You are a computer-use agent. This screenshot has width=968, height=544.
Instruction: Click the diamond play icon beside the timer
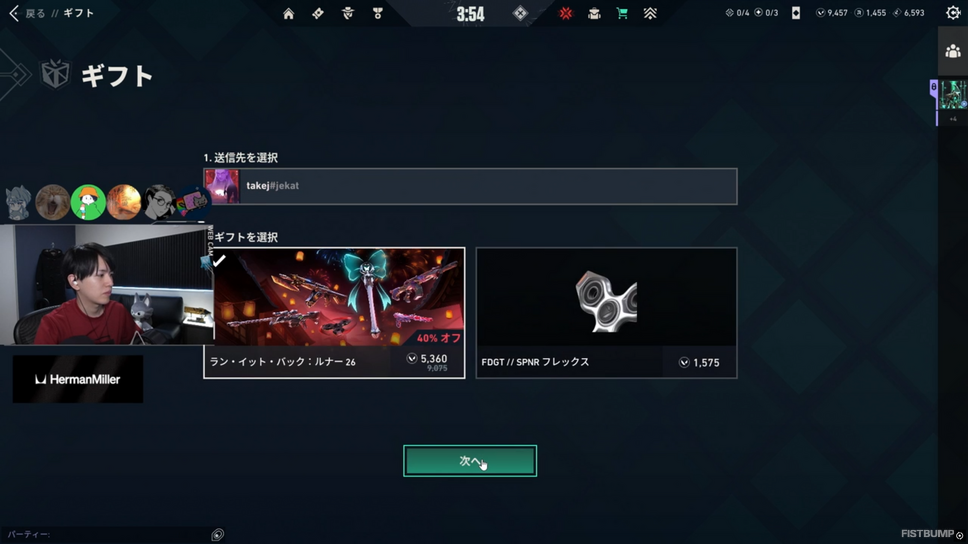pyautogui.click(x=520, y=13)
